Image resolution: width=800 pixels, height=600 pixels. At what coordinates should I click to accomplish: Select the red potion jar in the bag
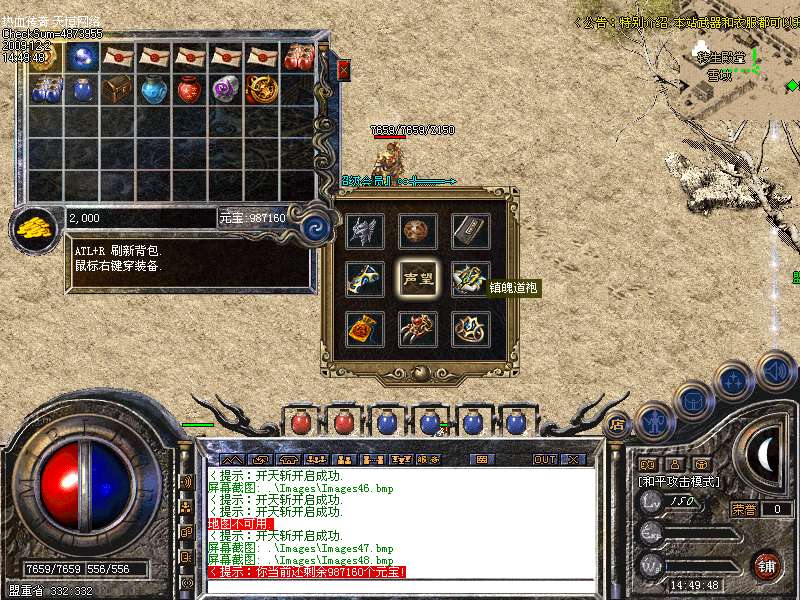190,90
